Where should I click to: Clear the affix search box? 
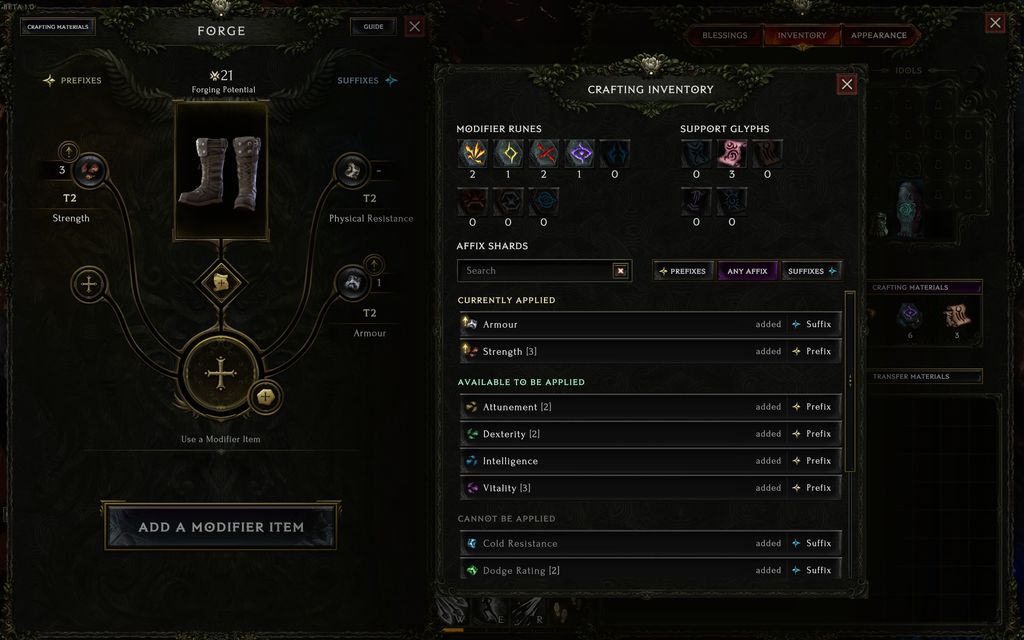(x=620, y=271)
